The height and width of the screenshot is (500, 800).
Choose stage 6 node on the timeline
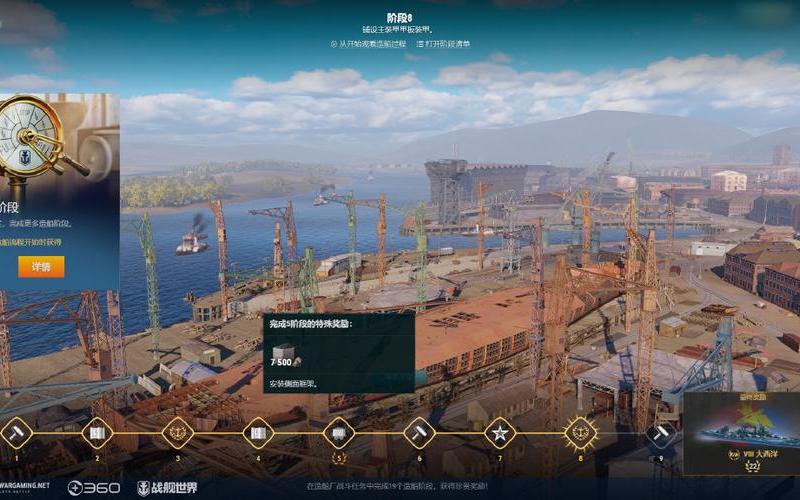tap(419, 433)
